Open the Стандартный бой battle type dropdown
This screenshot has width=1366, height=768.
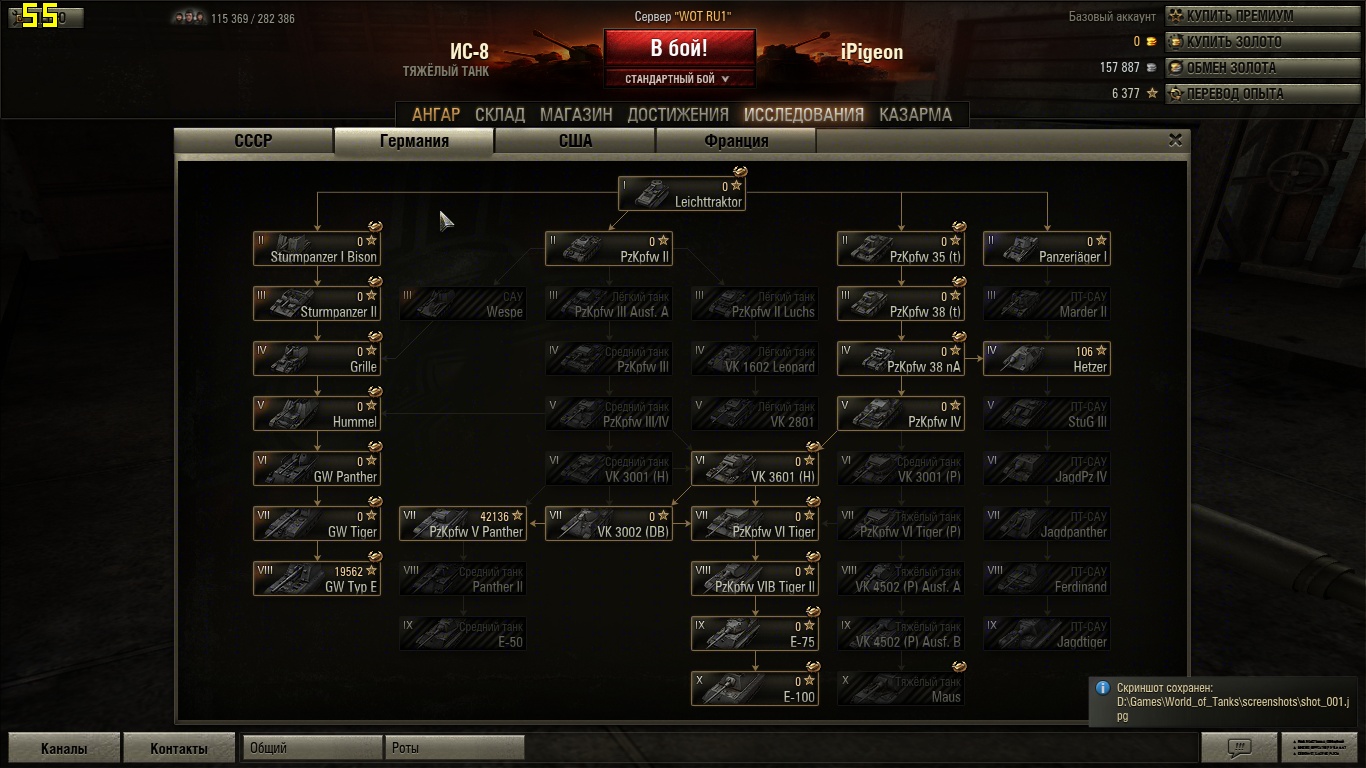(x=678, y=79)
